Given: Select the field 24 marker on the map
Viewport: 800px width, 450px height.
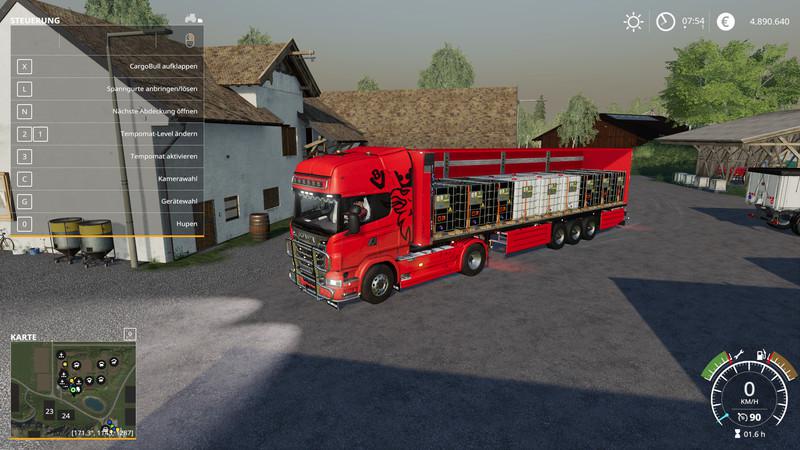Looking at the screenshot, I should 66,415.
